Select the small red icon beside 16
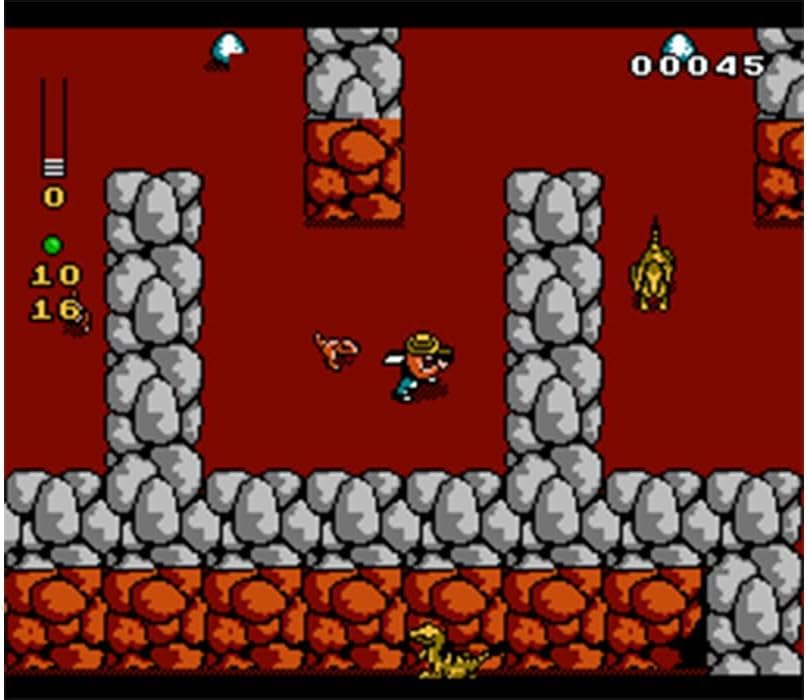The width and height of the screenshot is (808, 700). click(x=80, y=318)
